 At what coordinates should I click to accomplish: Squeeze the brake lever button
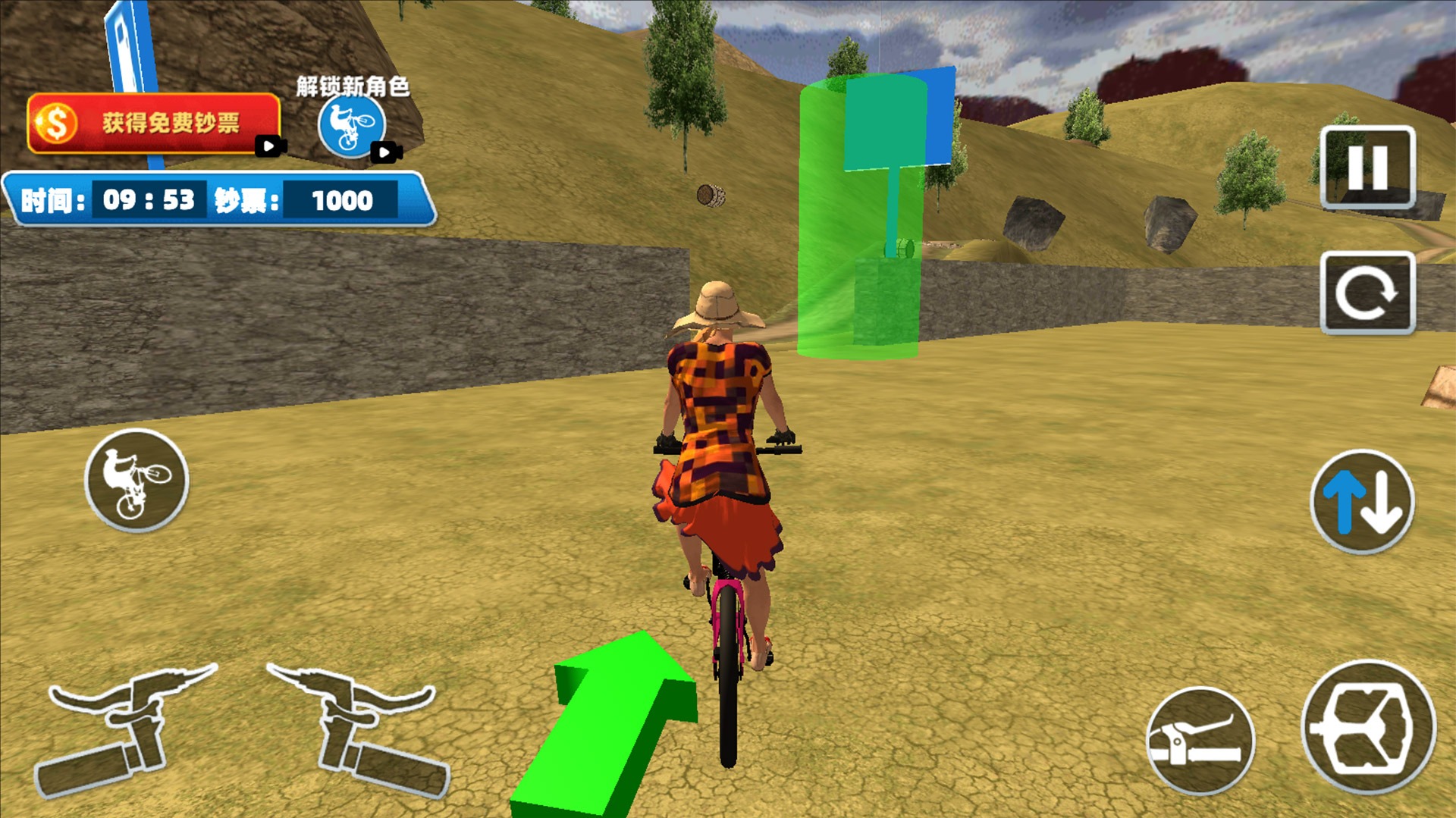1200,741
